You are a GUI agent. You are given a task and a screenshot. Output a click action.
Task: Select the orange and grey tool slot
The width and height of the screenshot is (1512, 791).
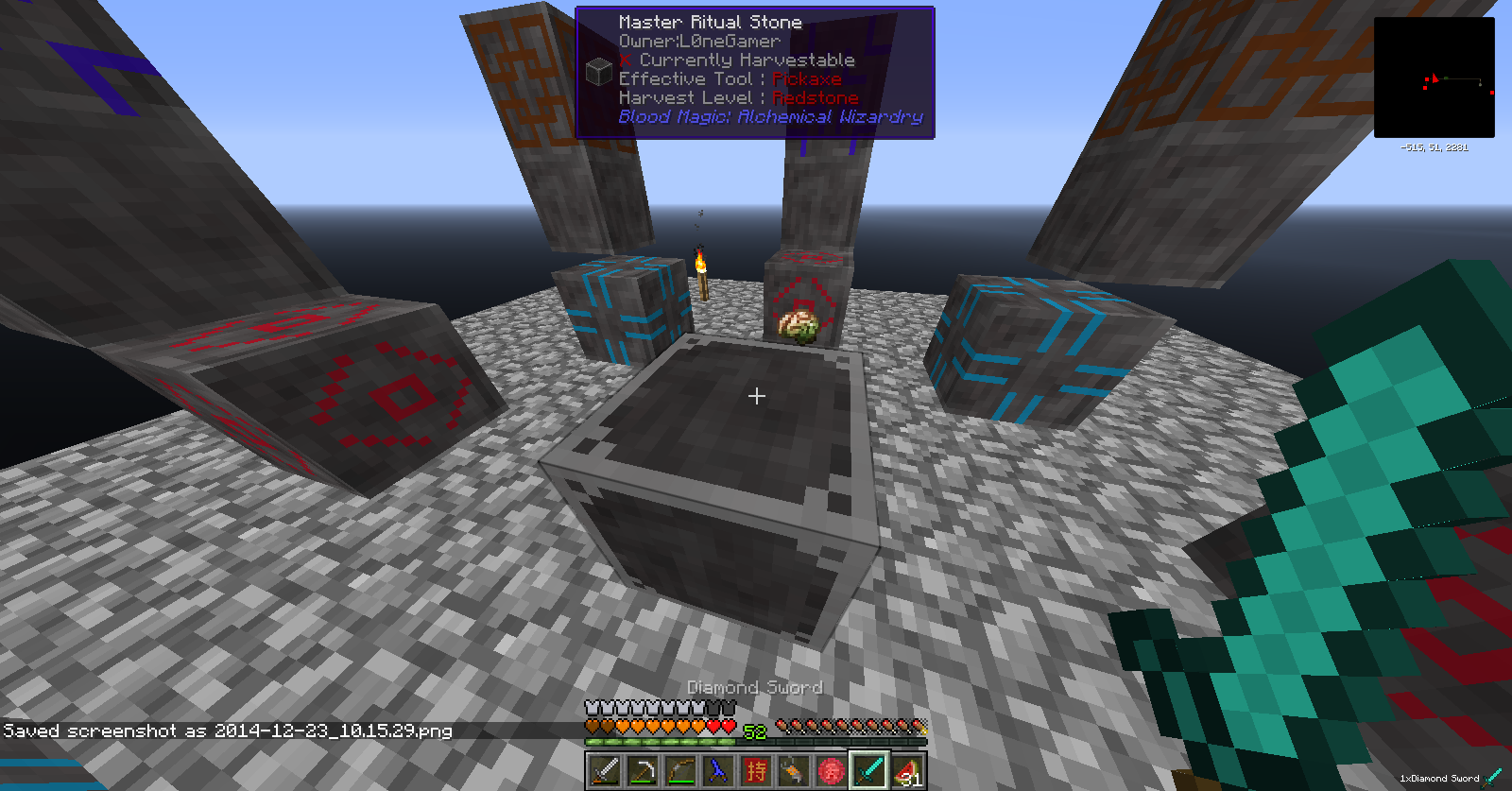point(794,771)
